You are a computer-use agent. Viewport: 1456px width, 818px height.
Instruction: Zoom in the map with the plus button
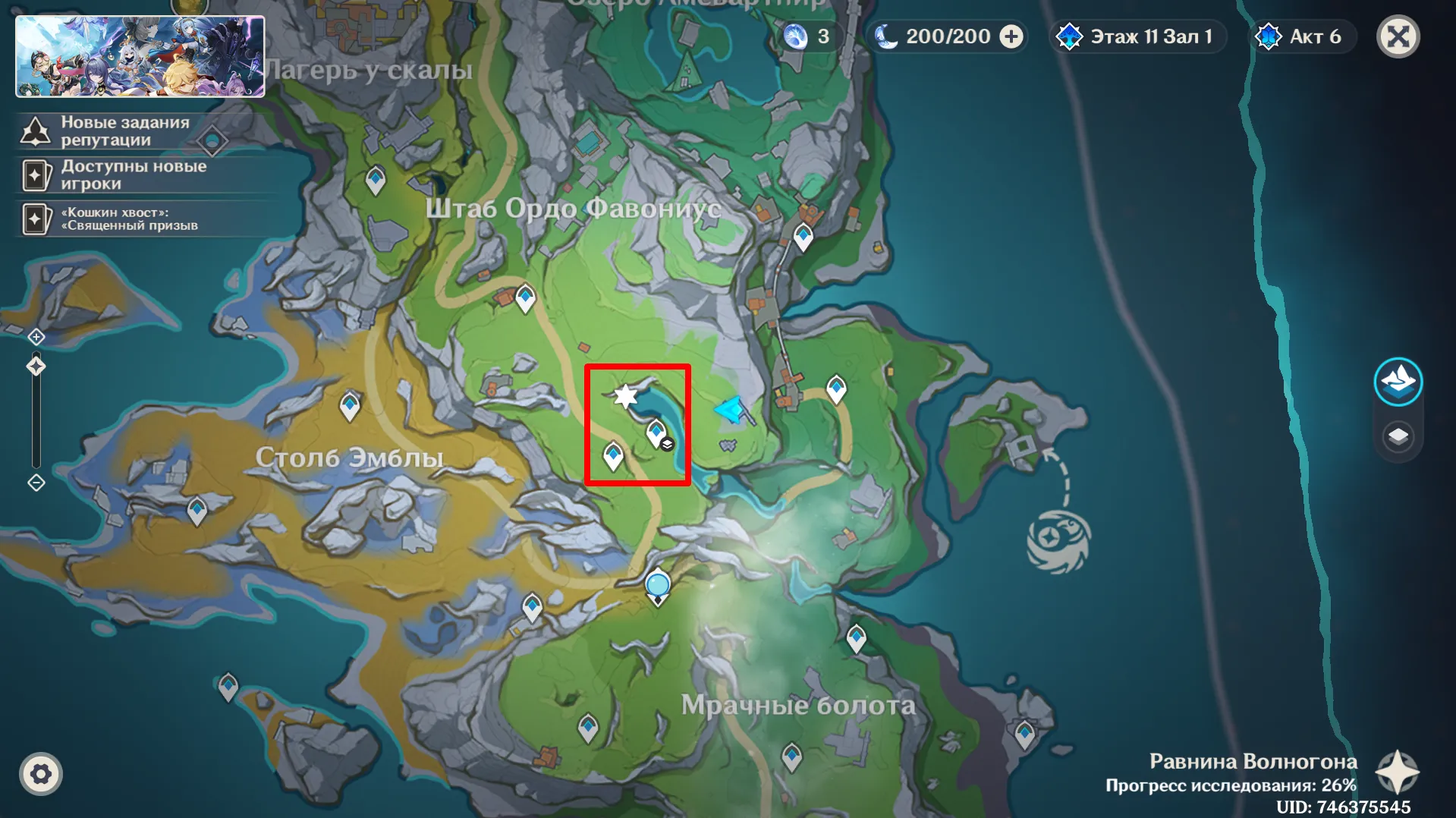pos(36,337)
